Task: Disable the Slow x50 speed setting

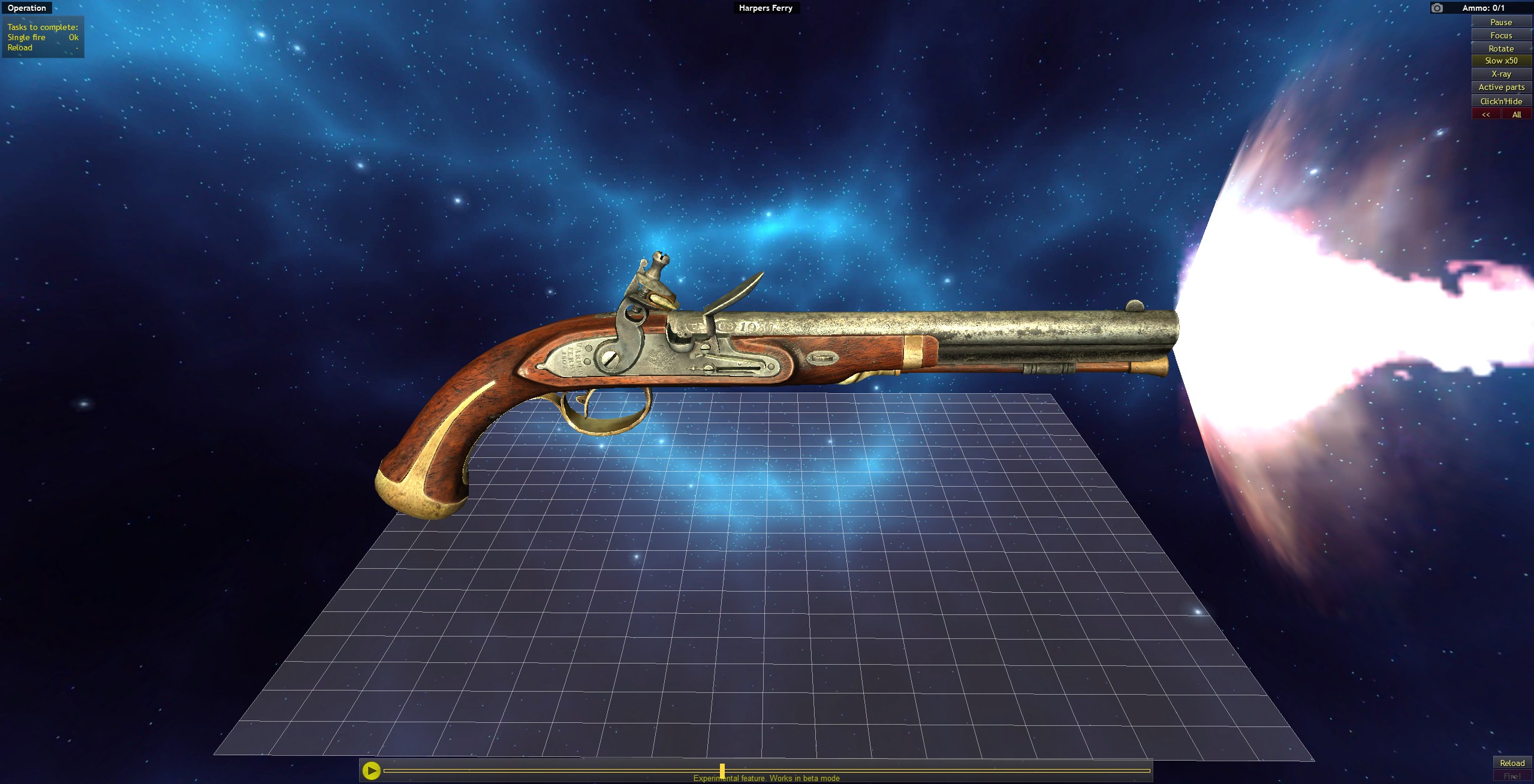Action: coord(1502,61)
